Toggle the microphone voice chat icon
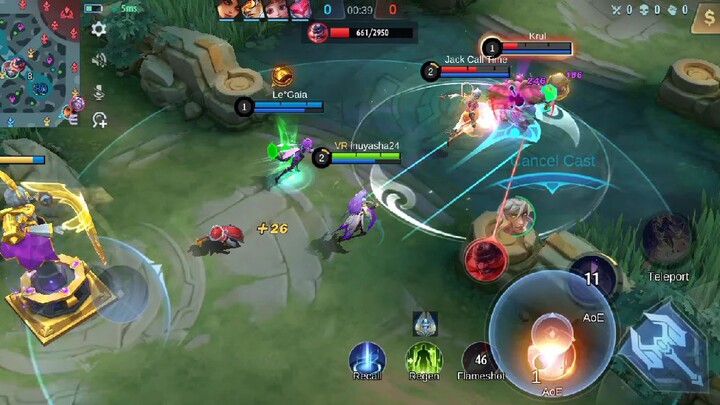 99,90
